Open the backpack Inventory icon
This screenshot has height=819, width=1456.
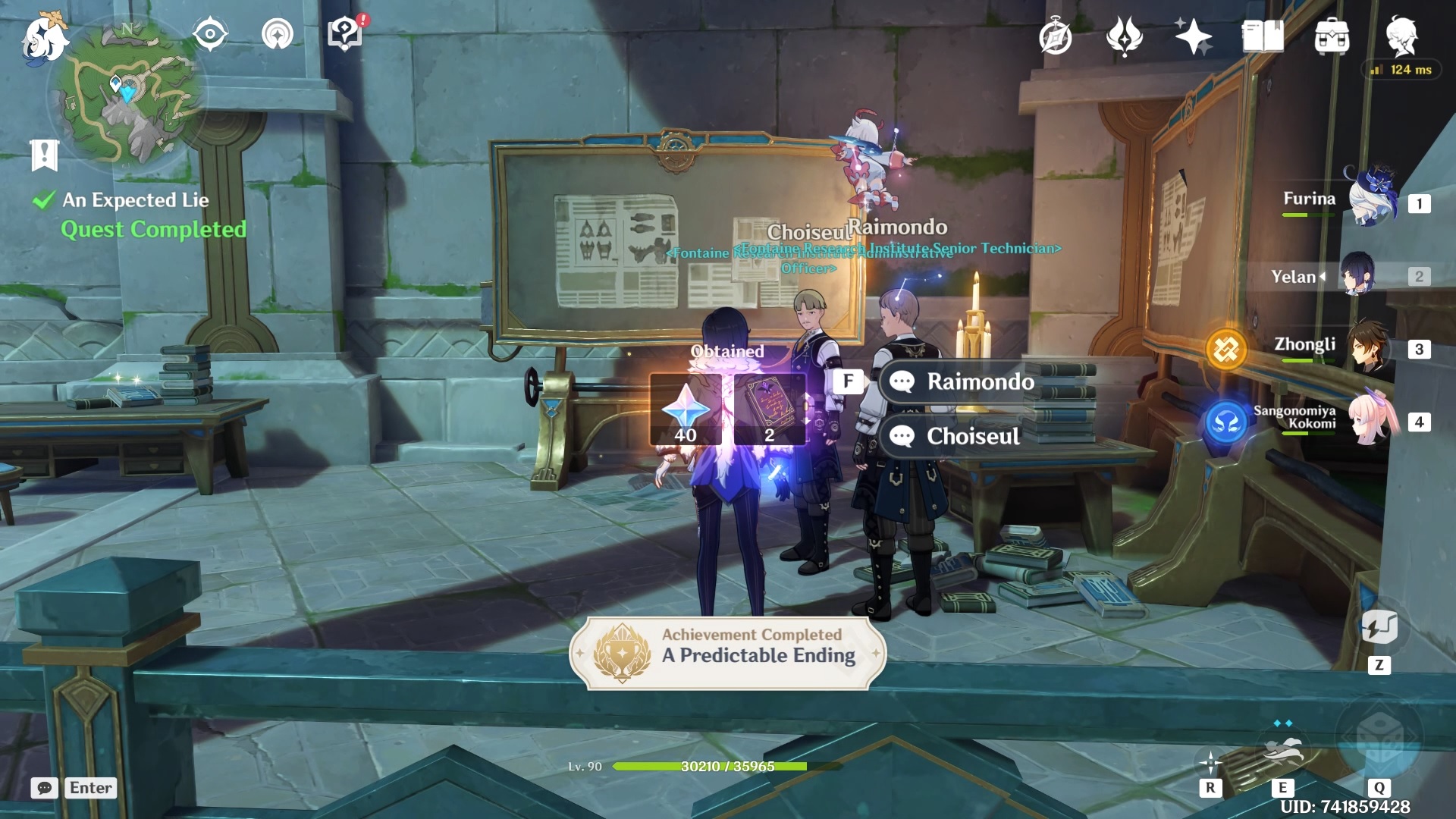tap(1332, 36)
